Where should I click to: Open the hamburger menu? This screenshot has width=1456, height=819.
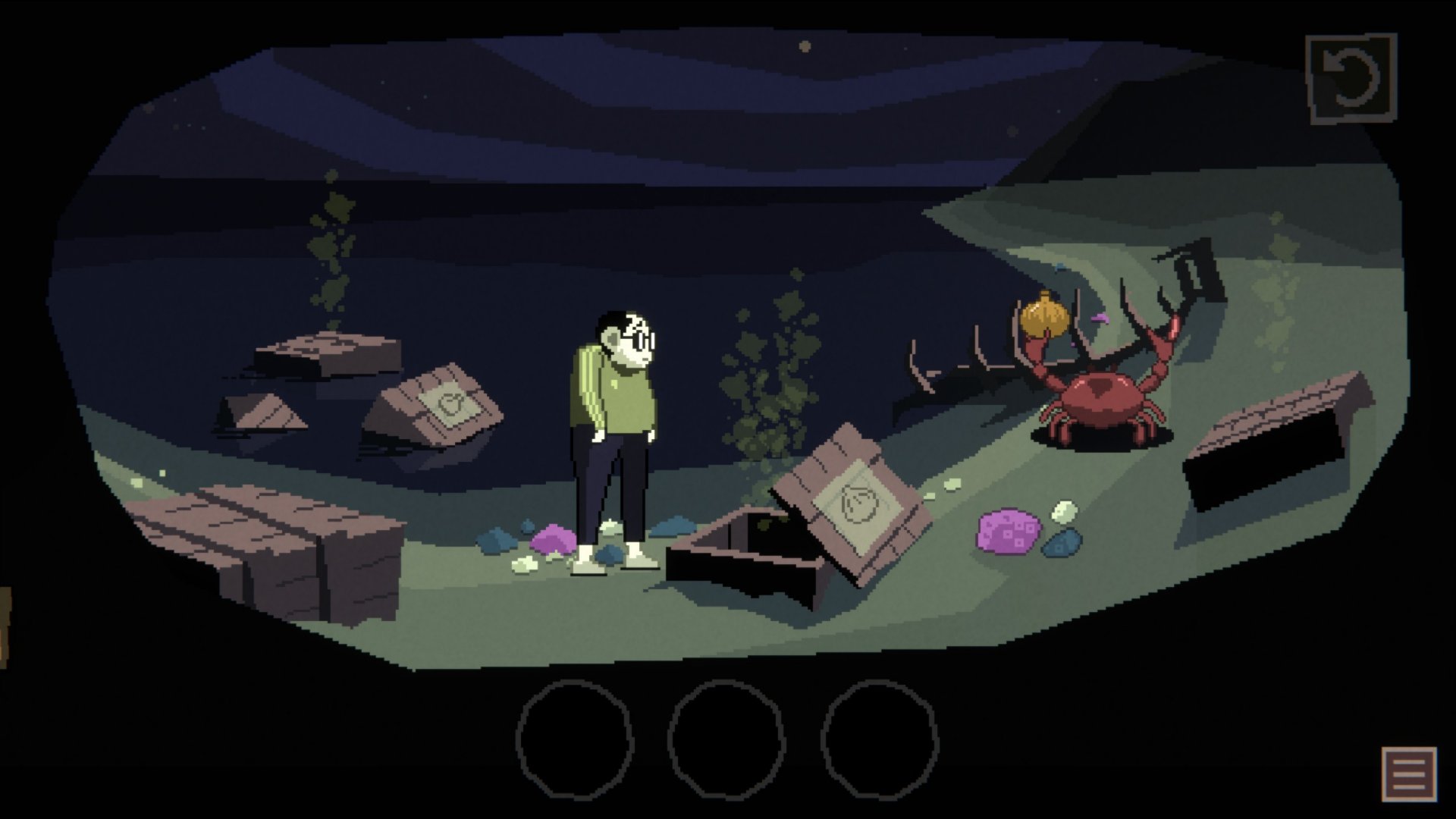[x=1409, y=773]
